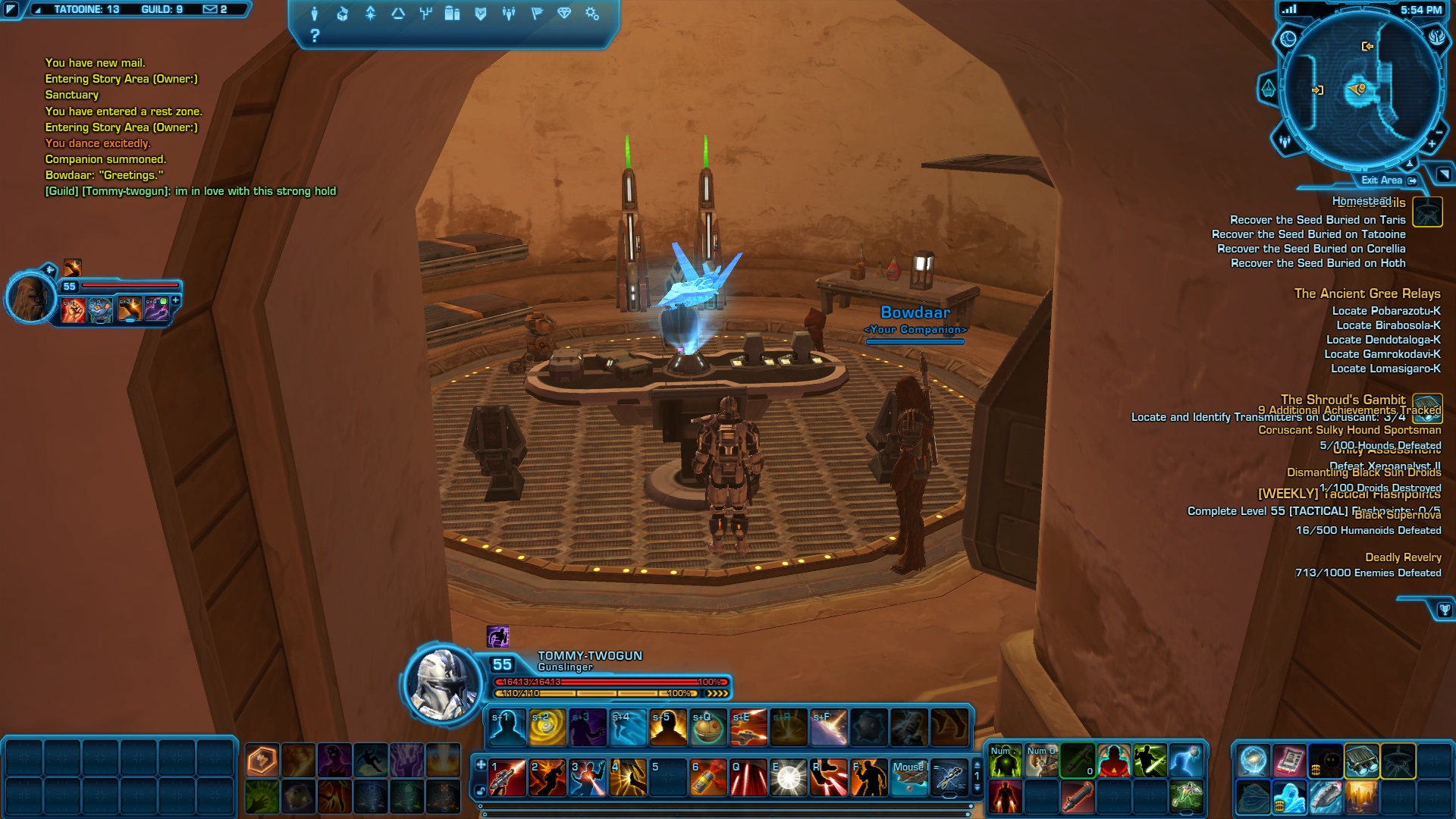Open the guild flag icon in the menu bar
Image resolution: width=1456 pixels, height=819 pixels.
537,14
